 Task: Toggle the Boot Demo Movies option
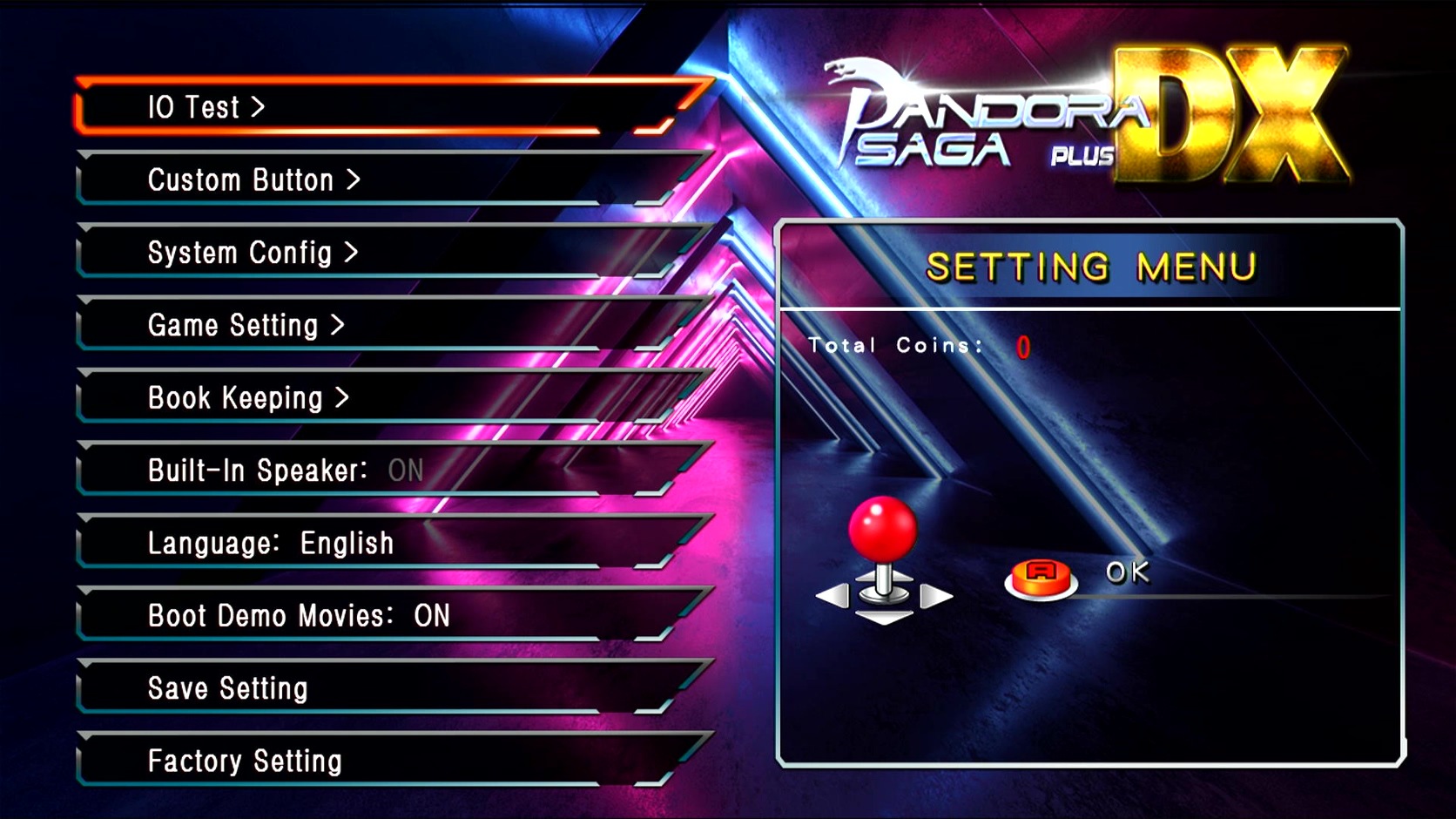click(x=299, y=616)
